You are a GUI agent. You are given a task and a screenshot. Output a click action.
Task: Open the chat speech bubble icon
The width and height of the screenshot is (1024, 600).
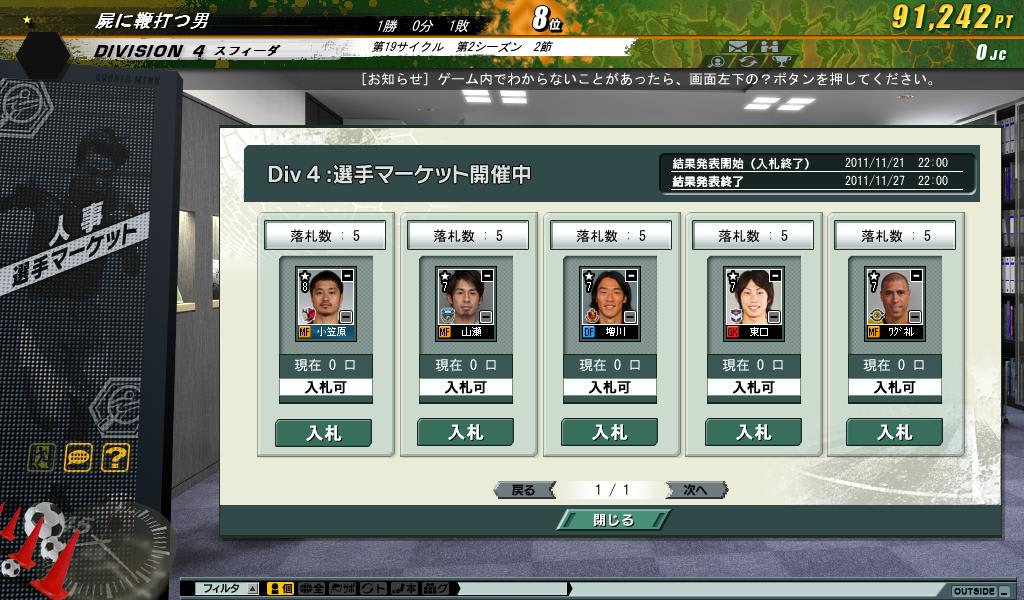pyautogui.click(x=78, y=458)
